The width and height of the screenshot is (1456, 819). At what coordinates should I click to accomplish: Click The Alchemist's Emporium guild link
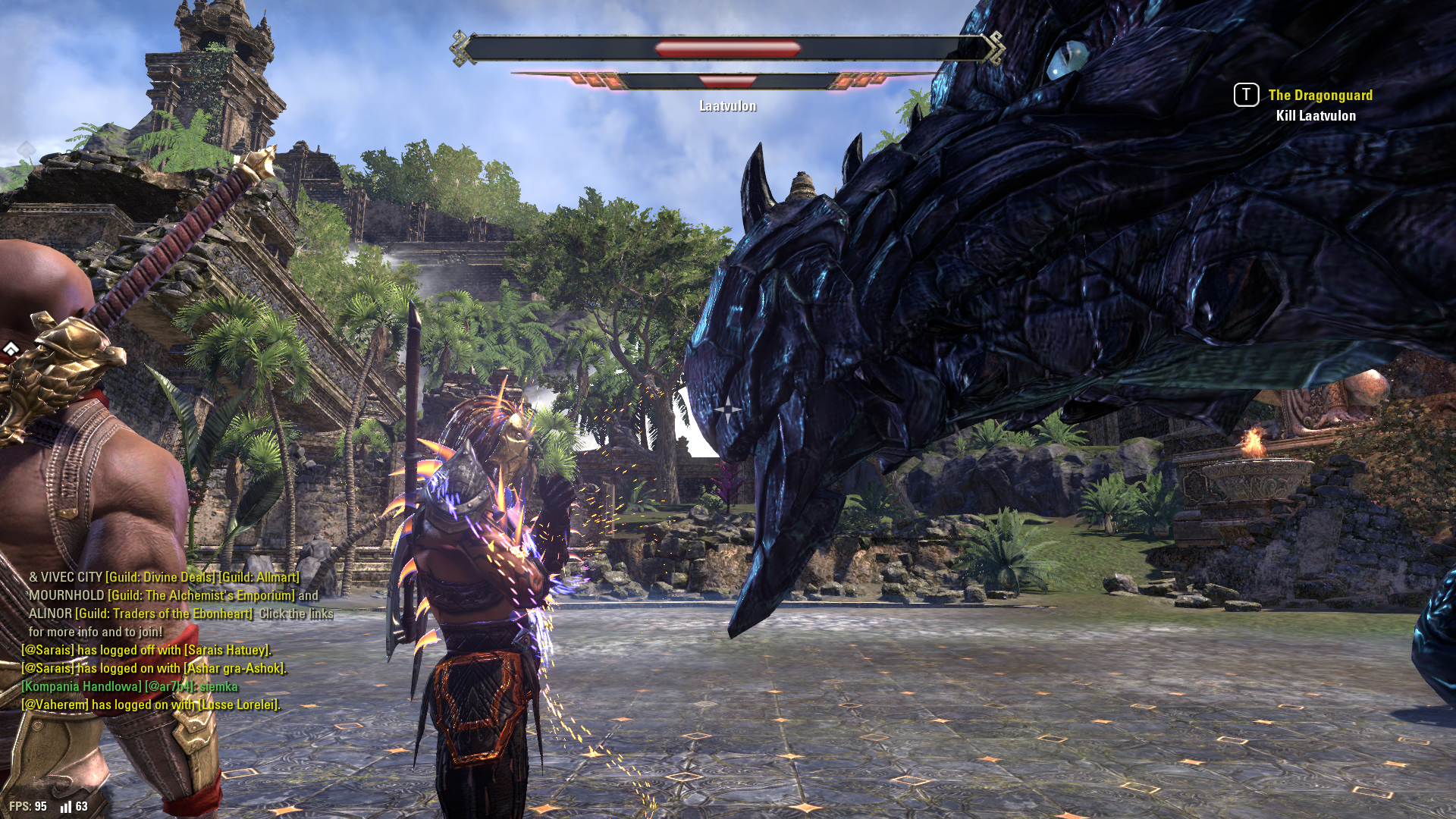[x=201, y=596]
